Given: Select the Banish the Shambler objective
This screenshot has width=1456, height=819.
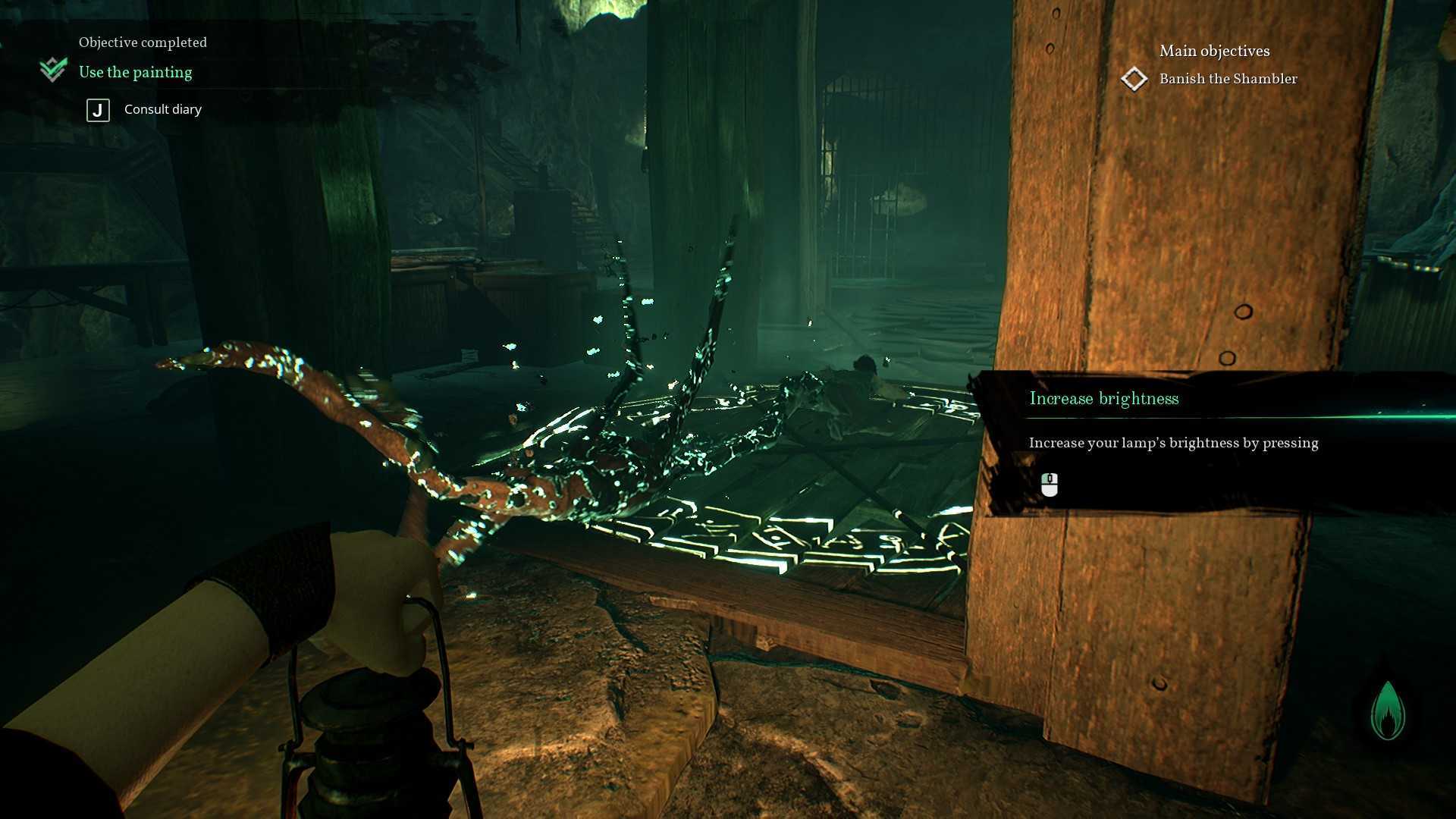Looking at the screenshot, I should pos(1227,79).
